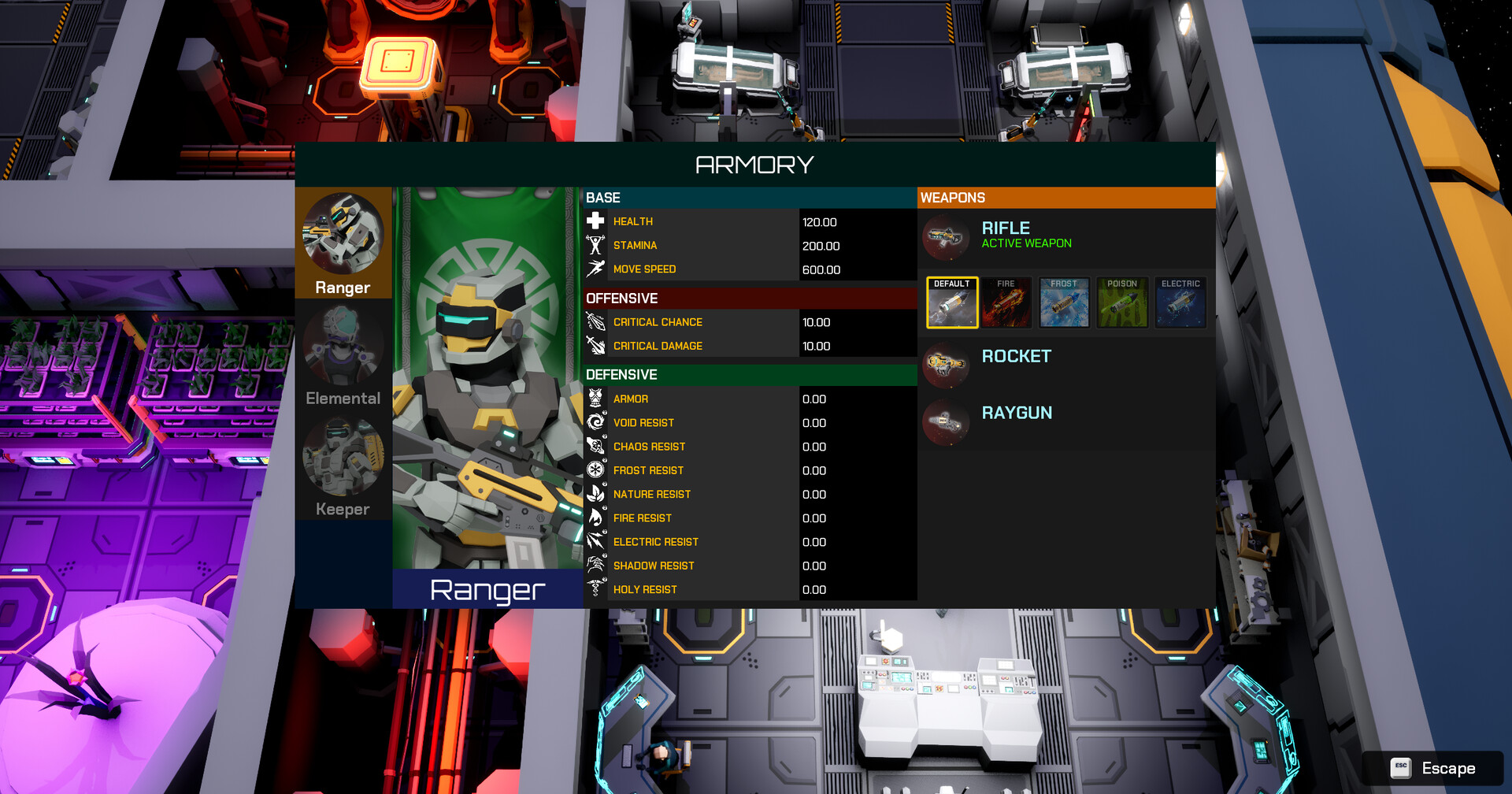The width and height of the screenshot is (1512, 794).
Task: Click the Armor stat icon
Action: (596, 399)
